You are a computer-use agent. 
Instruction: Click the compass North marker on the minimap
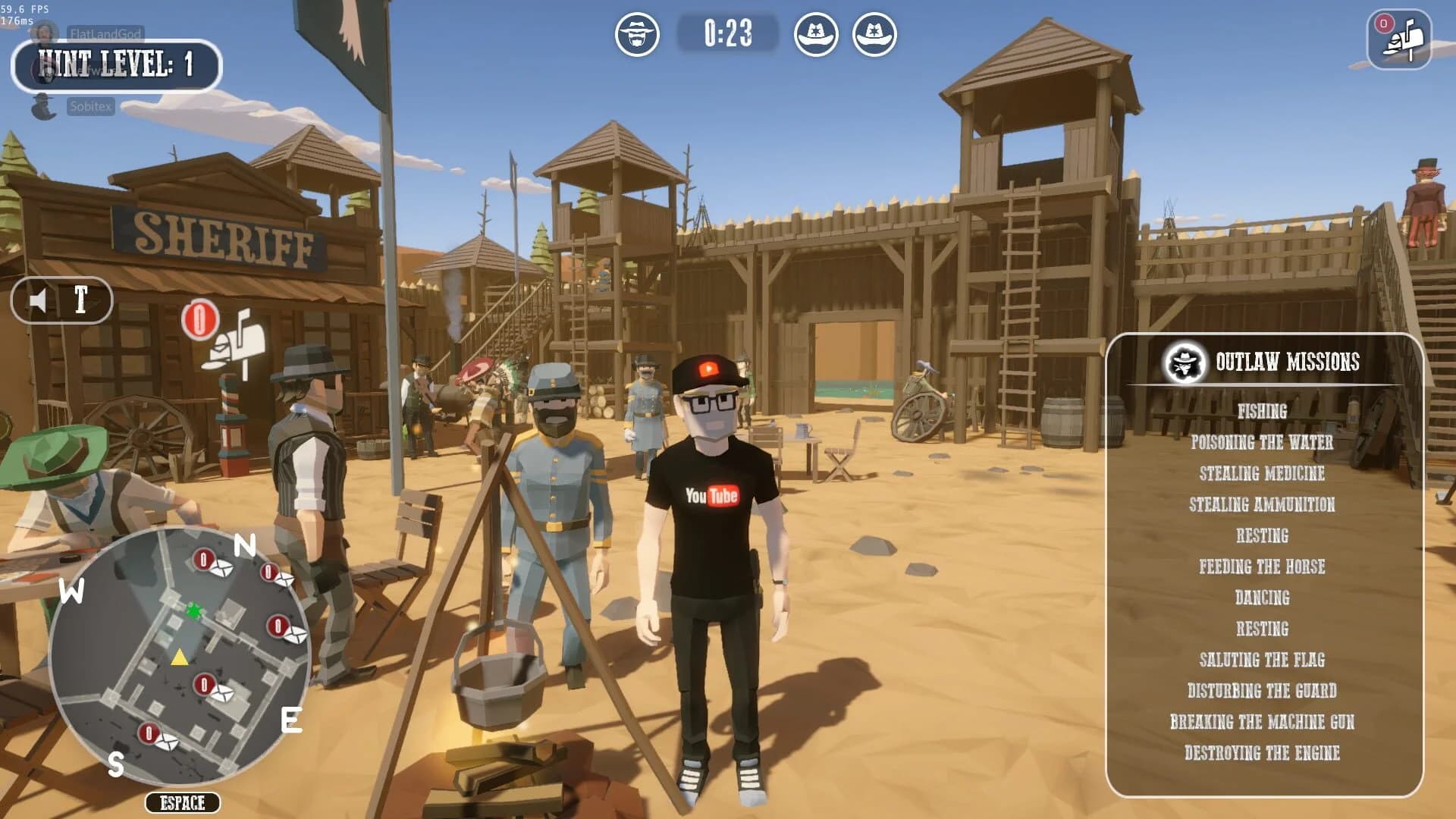pos(243,545)
